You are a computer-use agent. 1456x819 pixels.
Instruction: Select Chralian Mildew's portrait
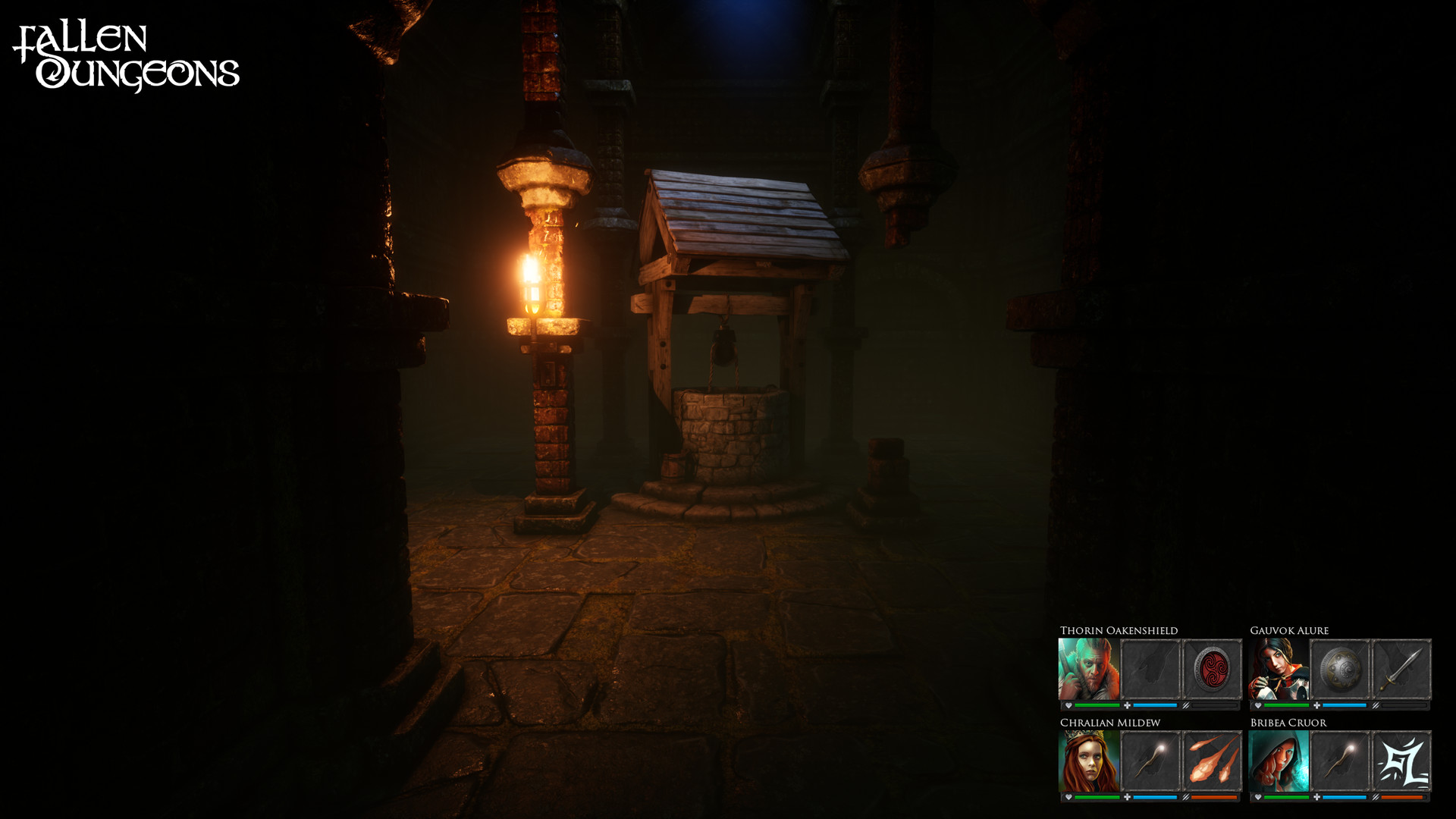pos(1088,761)
